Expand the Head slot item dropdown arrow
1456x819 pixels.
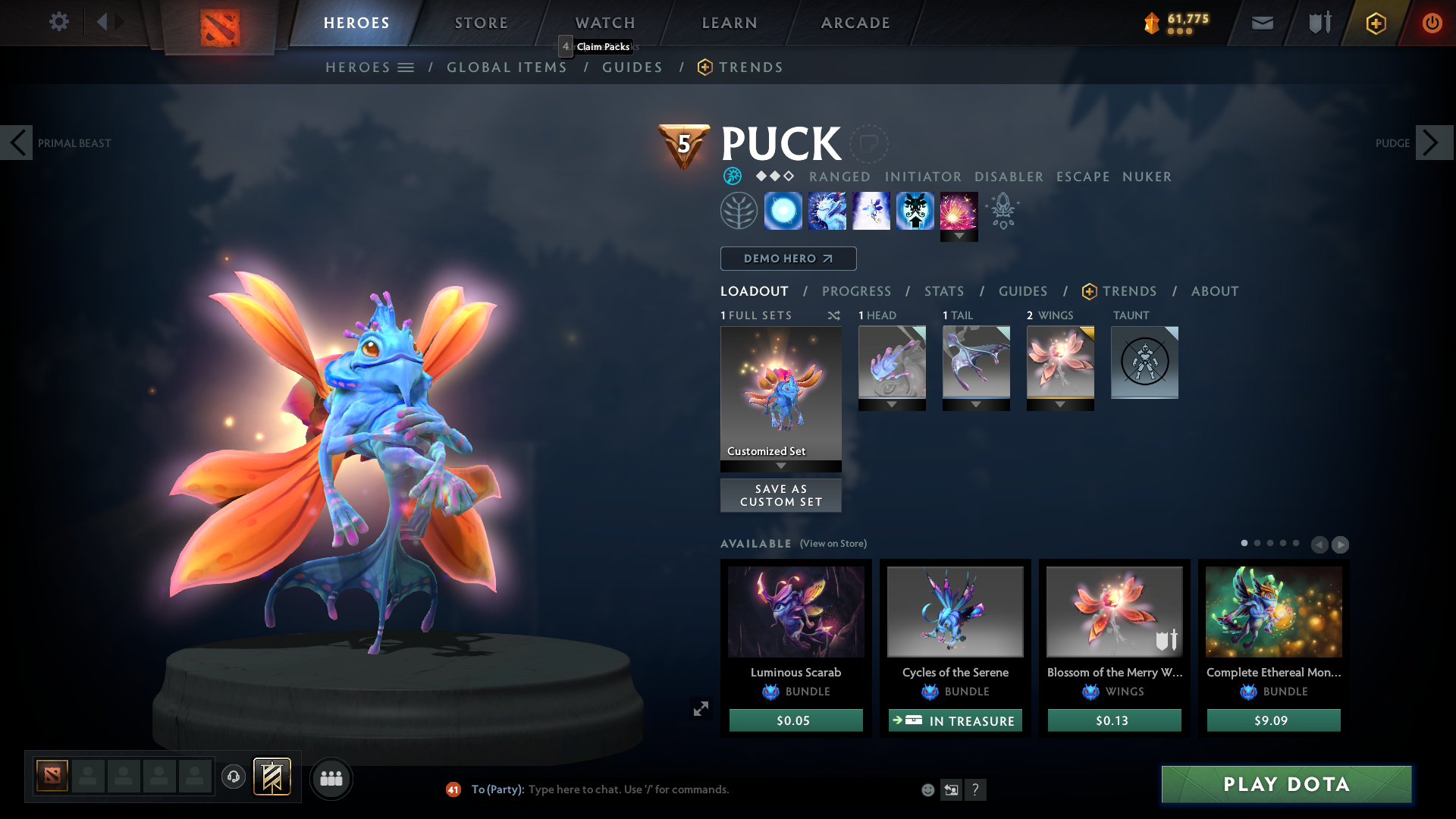coord(892,405)
